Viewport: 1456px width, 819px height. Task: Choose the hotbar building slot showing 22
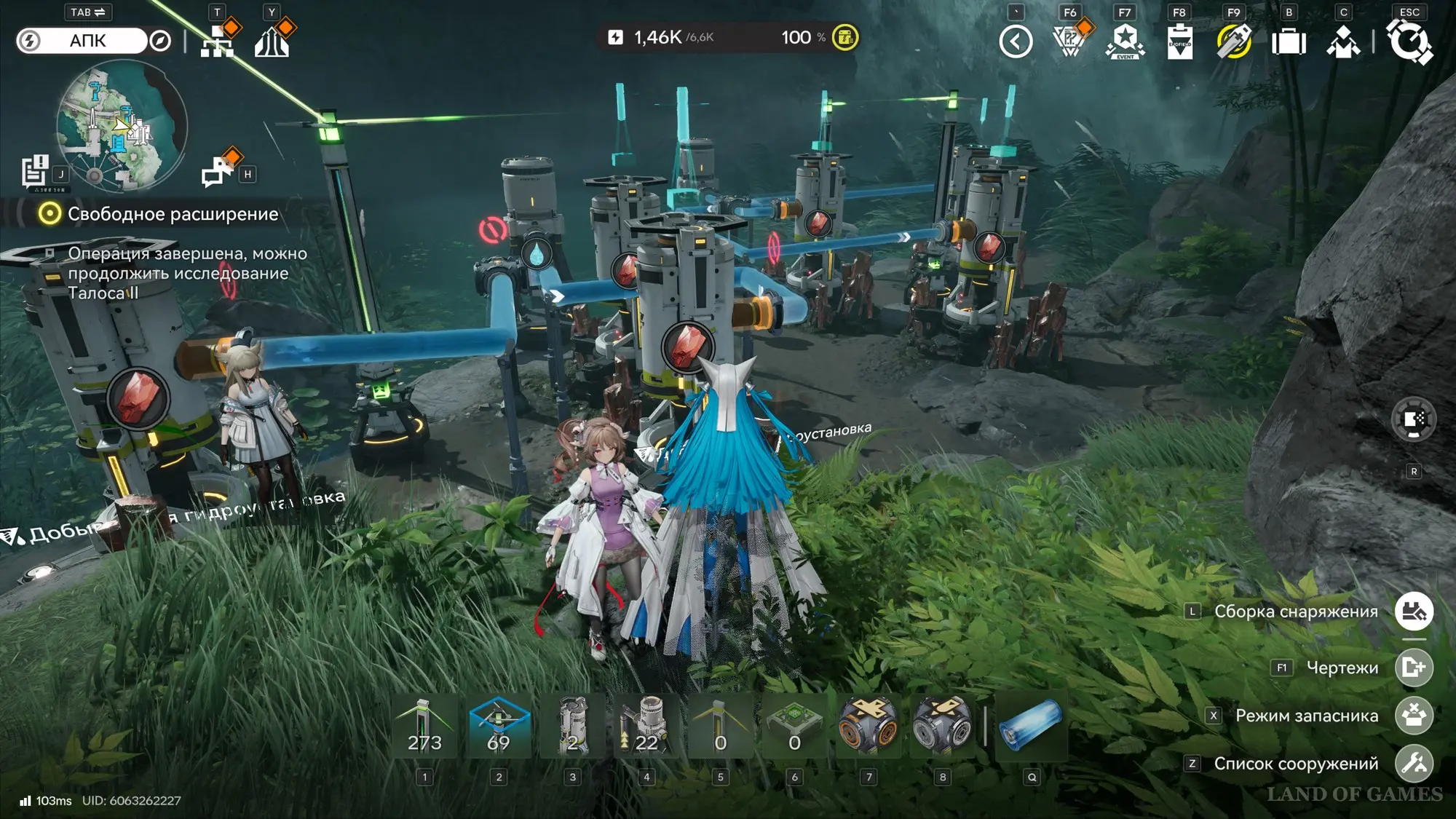(646, 727)
